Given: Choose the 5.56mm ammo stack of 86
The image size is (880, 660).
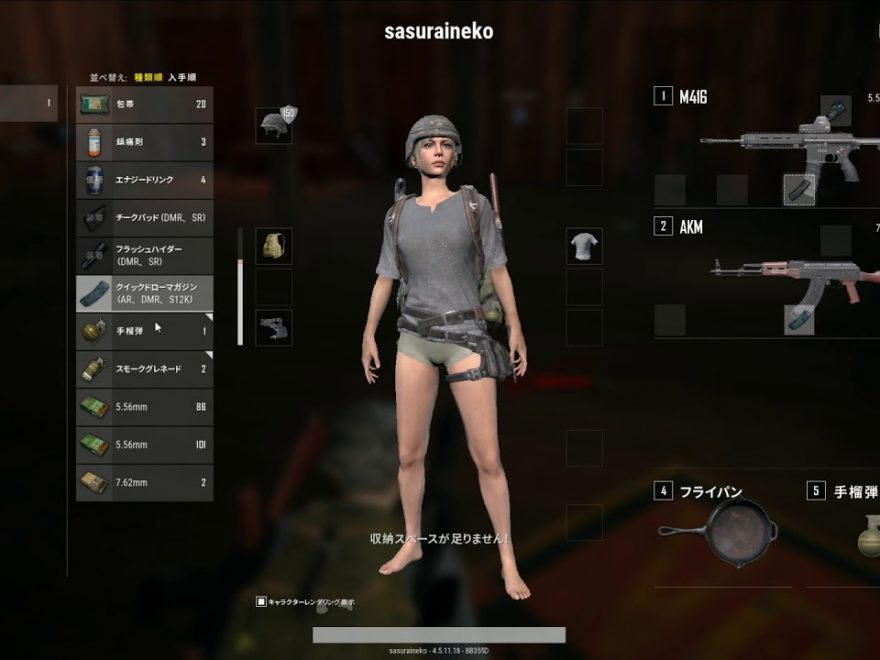Looking at the screenshot, I should tap(144, 407).
